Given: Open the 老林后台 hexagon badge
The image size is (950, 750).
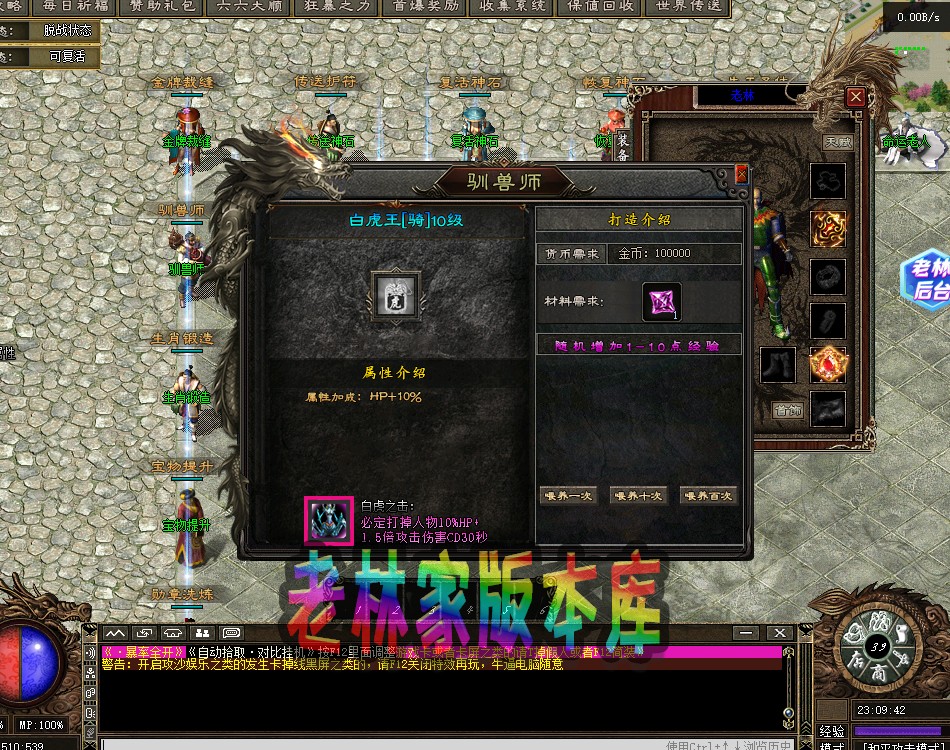Looking at the screenshot, I should pos(925,279).
